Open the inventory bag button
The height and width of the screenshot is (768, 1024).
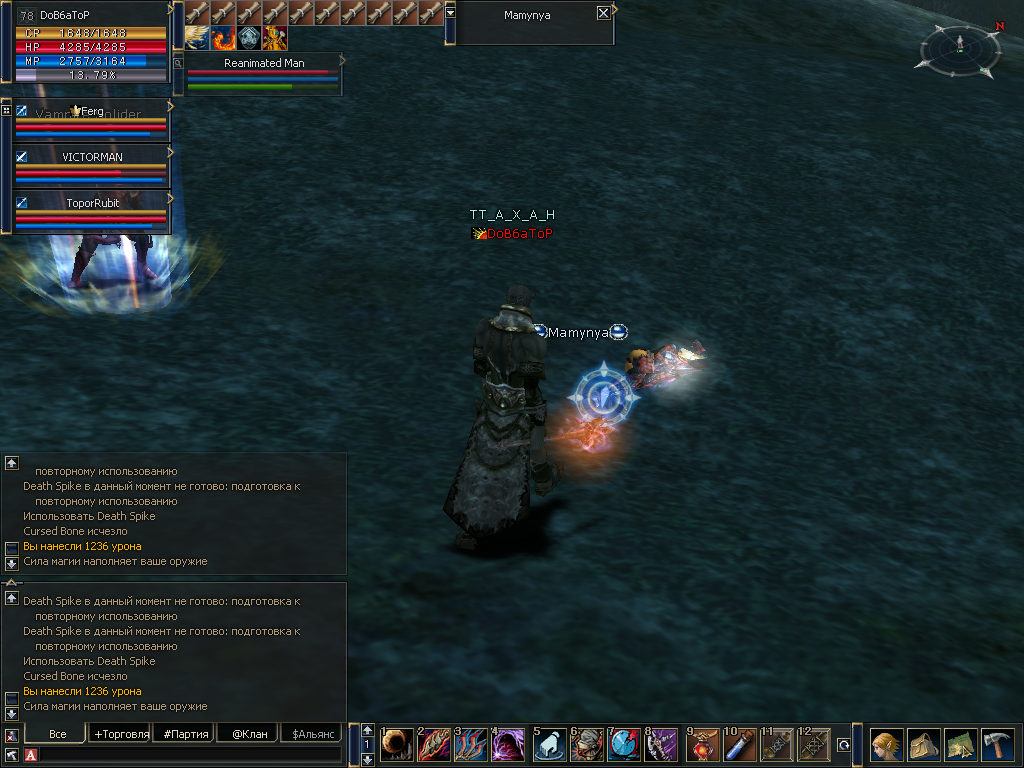923,745
